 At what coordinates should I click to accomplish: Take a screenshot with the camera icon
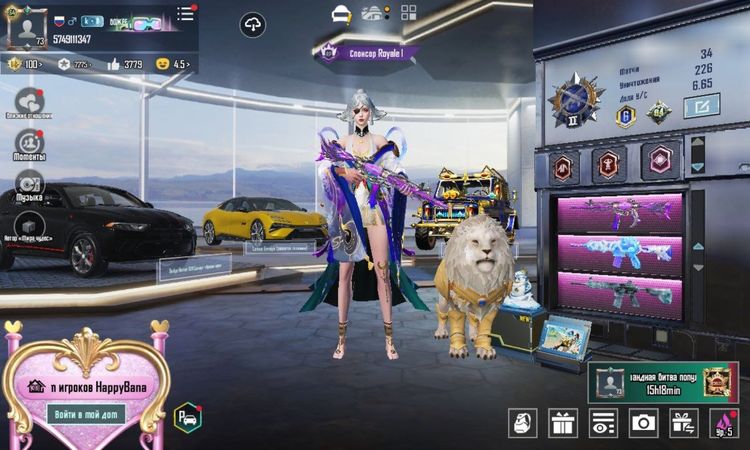click(x=643, y=423)
